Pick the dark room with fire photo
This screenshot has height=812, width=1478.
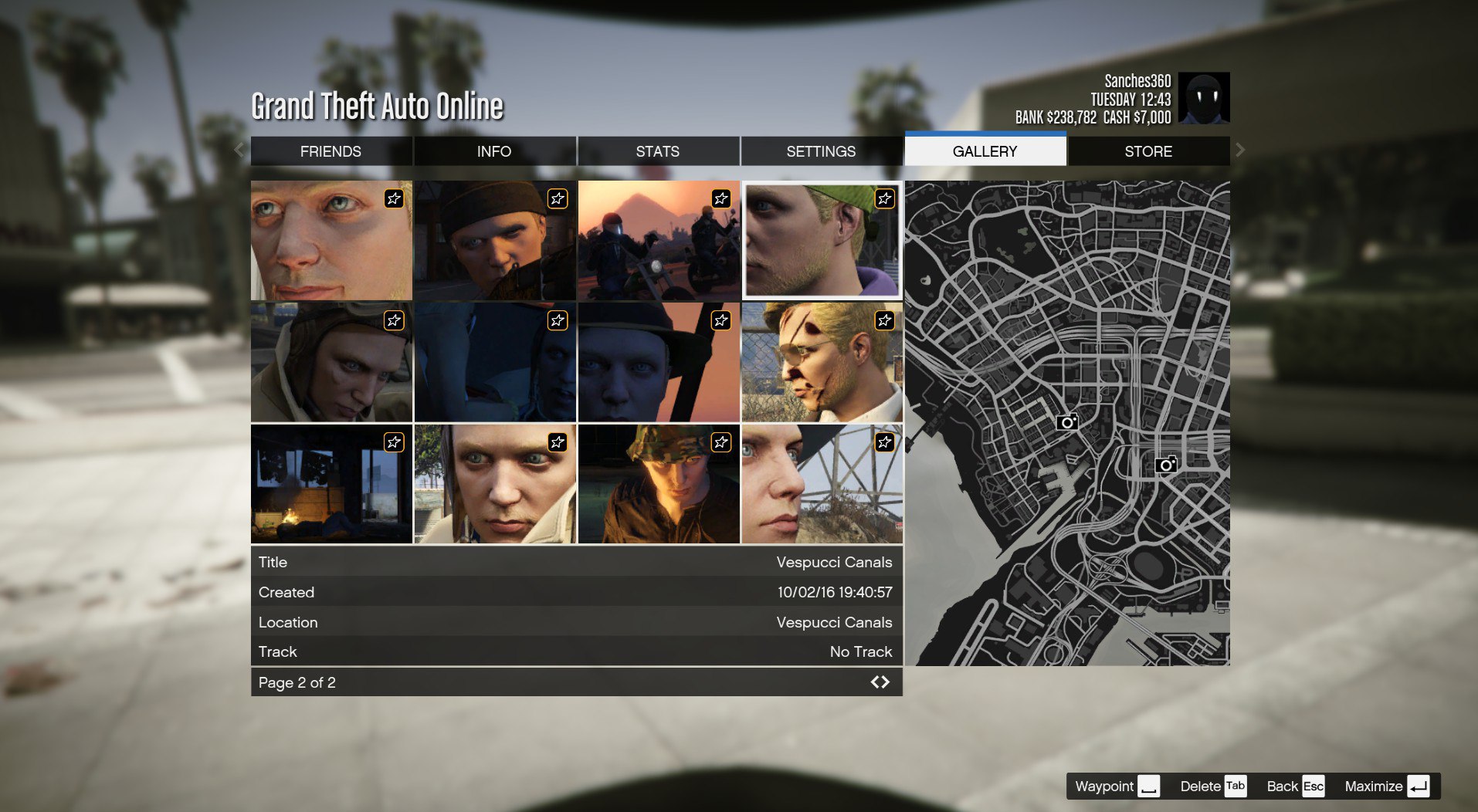tap(331, 484)
